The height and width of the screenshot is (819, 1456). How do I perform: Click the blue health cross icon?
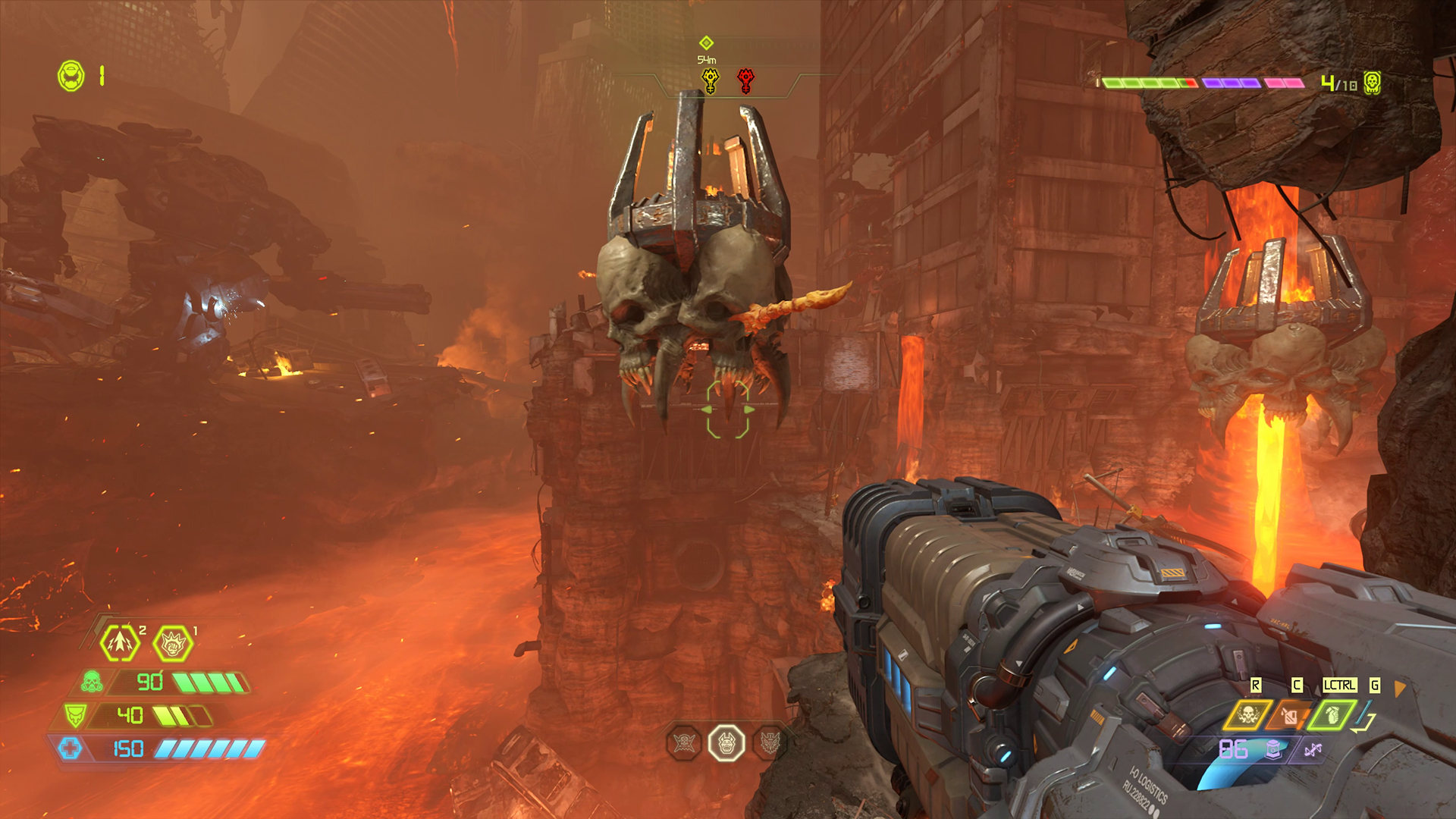(x=70, y=748)
